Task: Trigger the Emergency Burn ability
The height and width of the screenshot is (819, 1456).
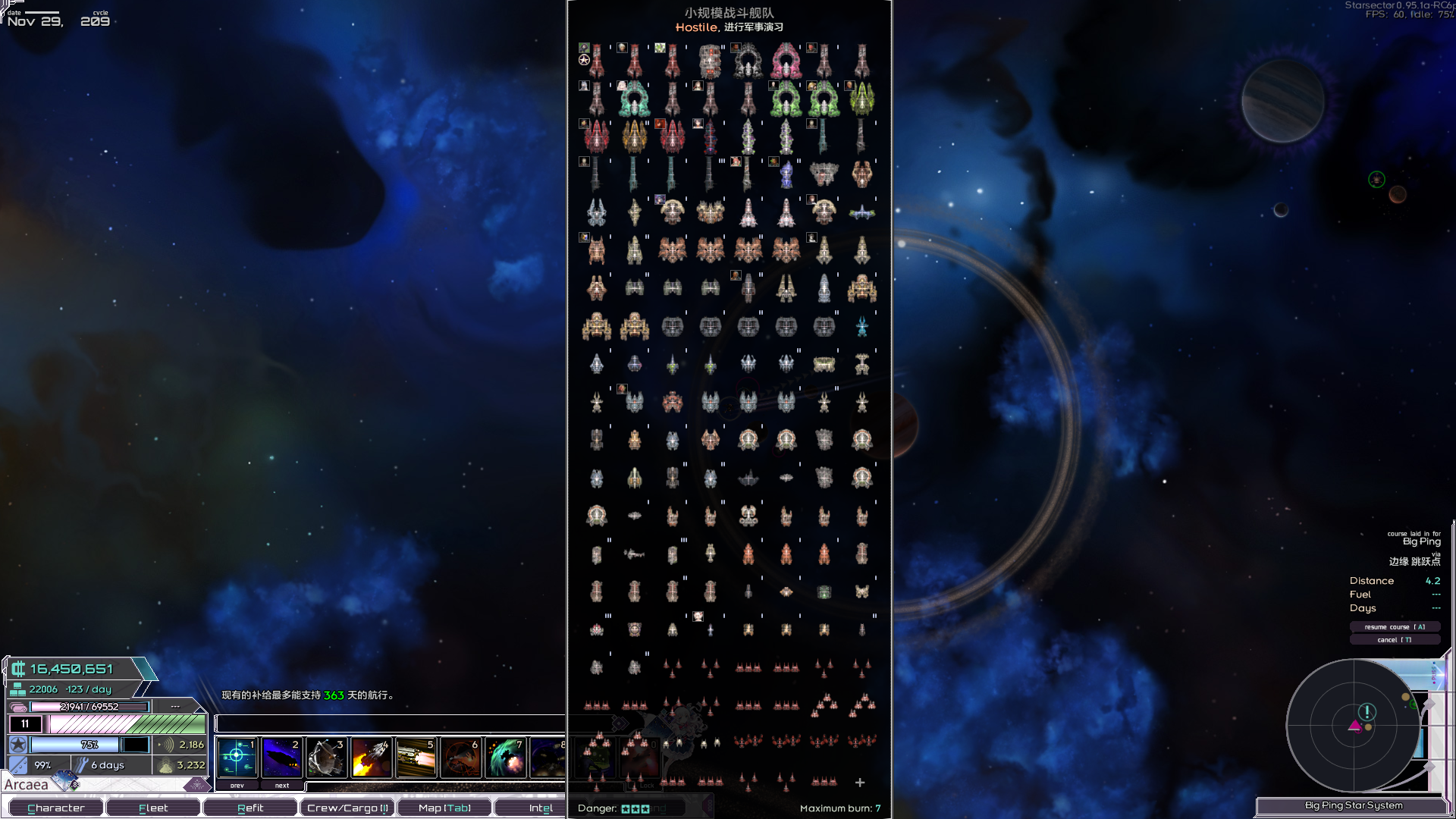Action: click(x=372, y=756)
